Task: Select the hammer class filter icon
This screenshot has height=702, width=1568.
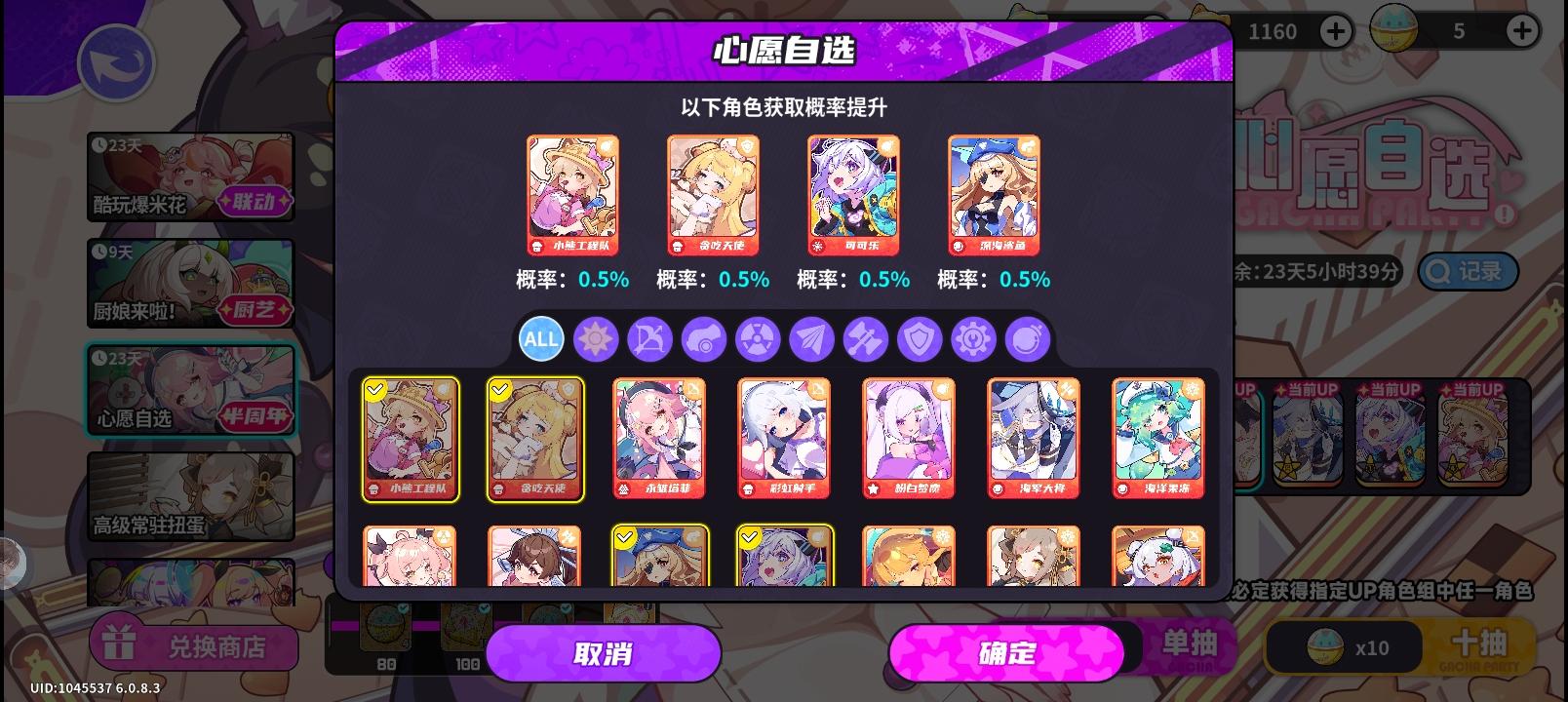Action: [x=865, y=339]
